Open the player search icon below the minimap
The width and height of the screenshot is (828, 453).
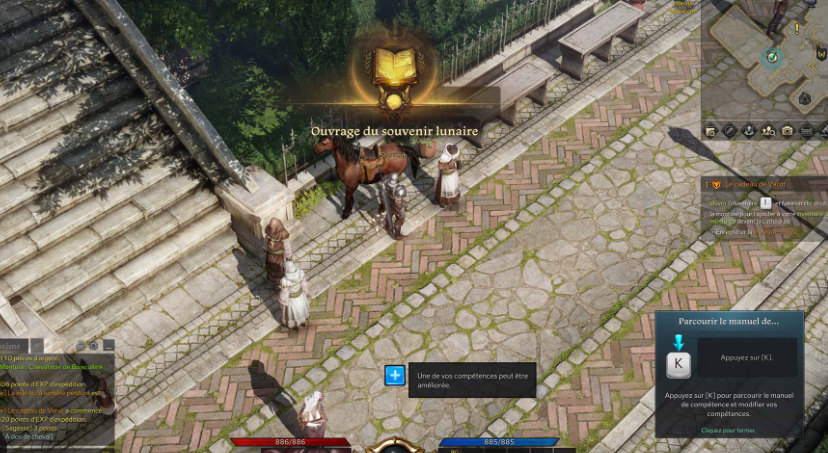click(768, 131)
